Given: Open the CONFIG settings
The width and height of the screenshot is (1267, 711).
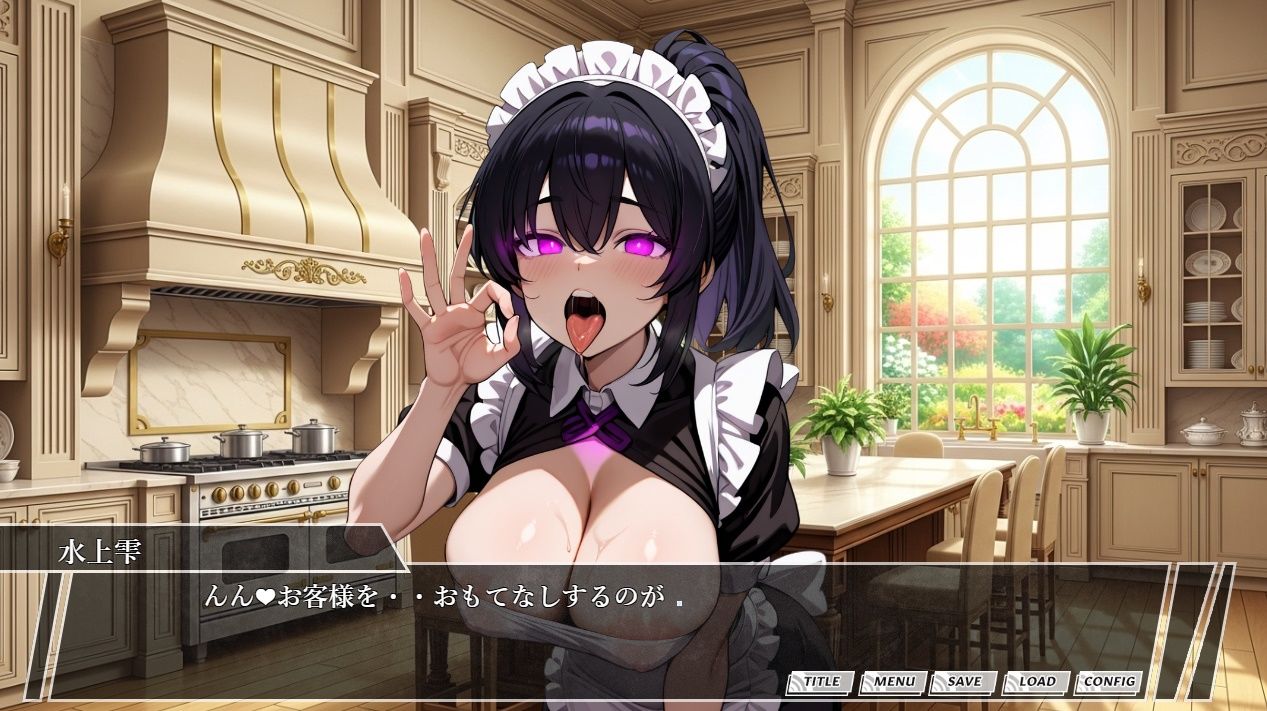Looking at the screenshot, I should coord(1109,682).
